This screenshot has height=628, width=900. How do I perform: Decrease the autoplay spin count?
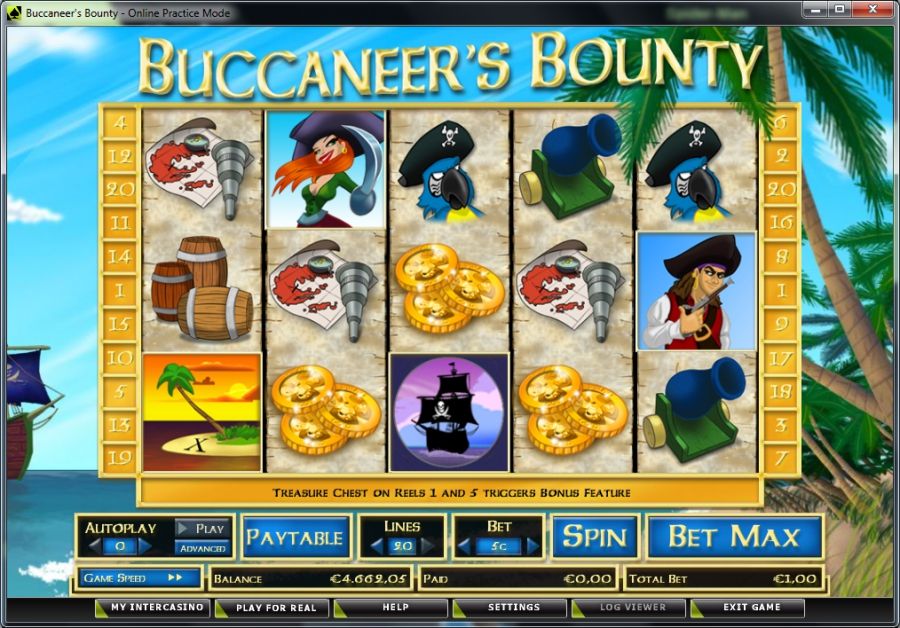click(95, 546)
